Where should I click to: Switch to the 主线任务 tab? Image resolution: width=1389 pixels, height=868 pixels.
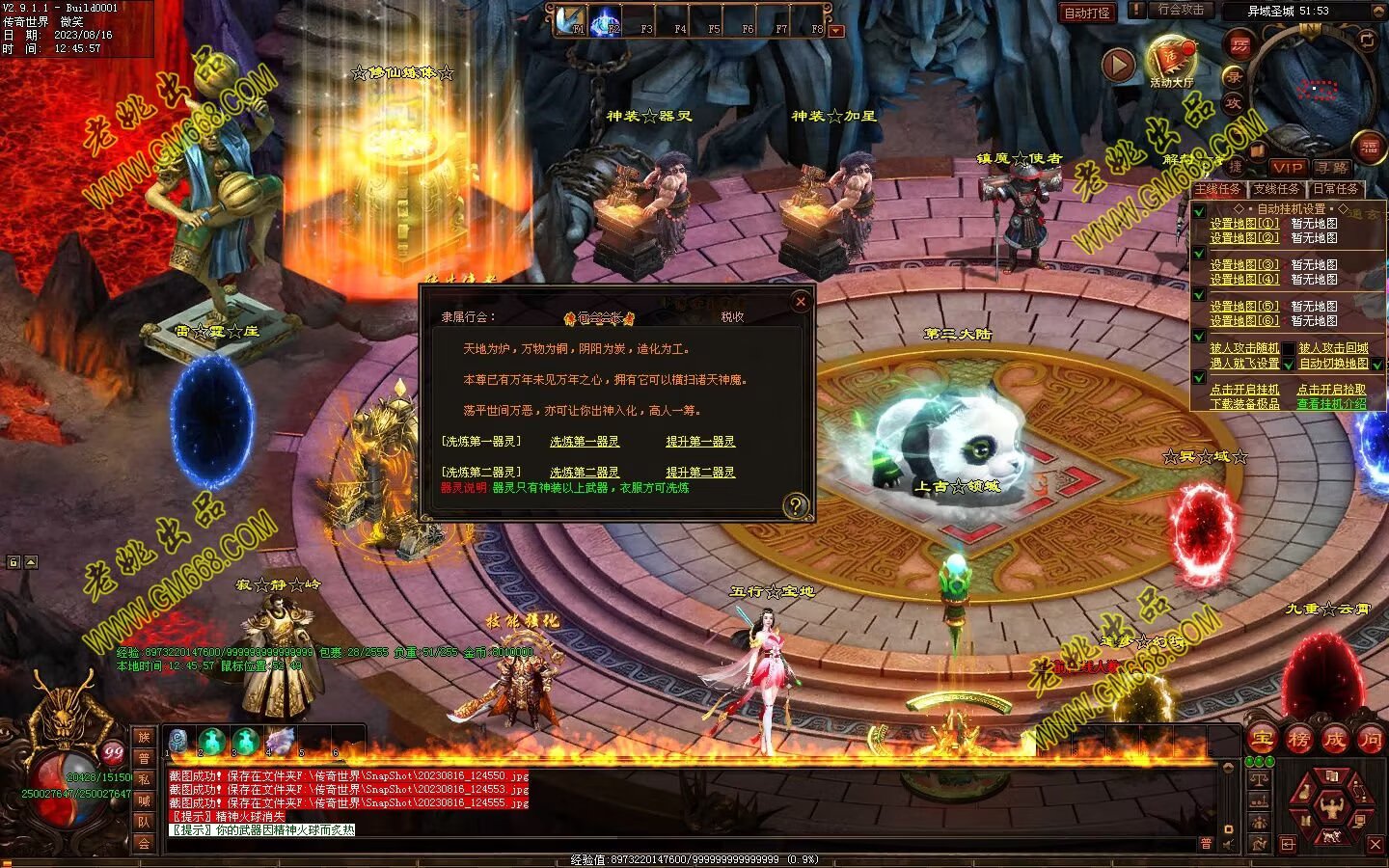pyautogui.click(x=1217, y=189)
